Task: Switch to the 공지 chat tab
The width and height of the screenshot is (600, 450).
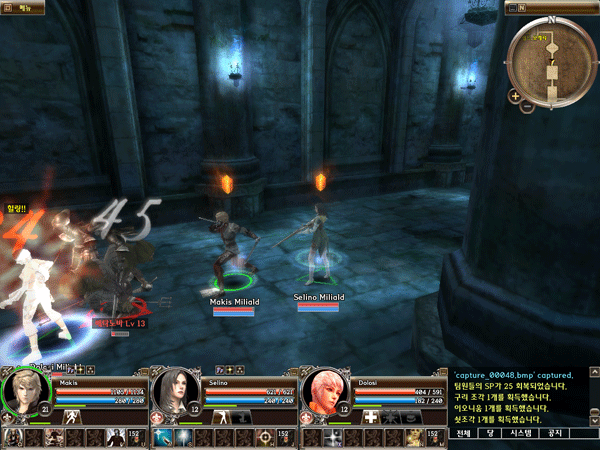Action: (556, 433)
